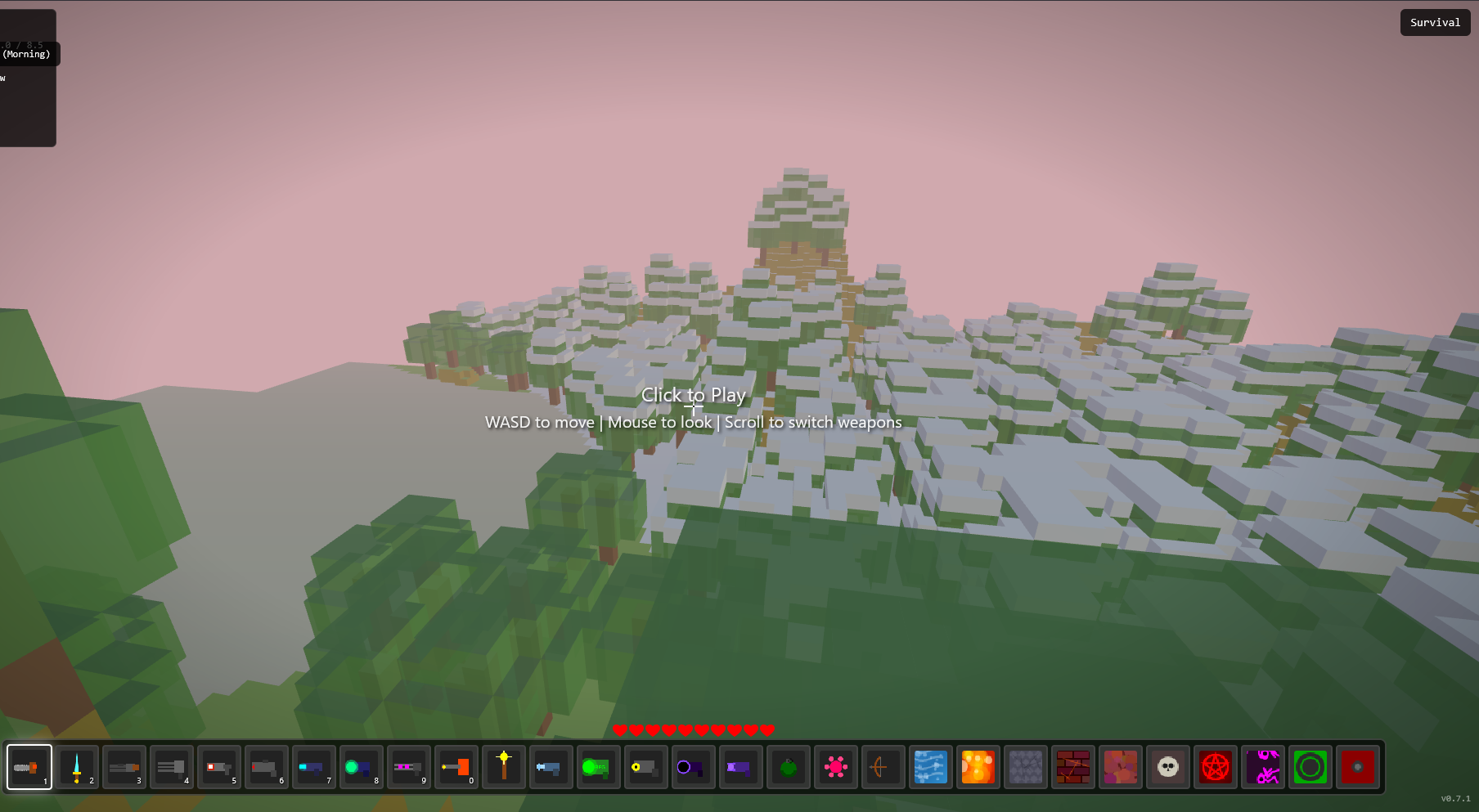1479x812 pixels.
Task: Select the shotgun in slot 3
Action: pyautogui.click(x=124, y=766)
